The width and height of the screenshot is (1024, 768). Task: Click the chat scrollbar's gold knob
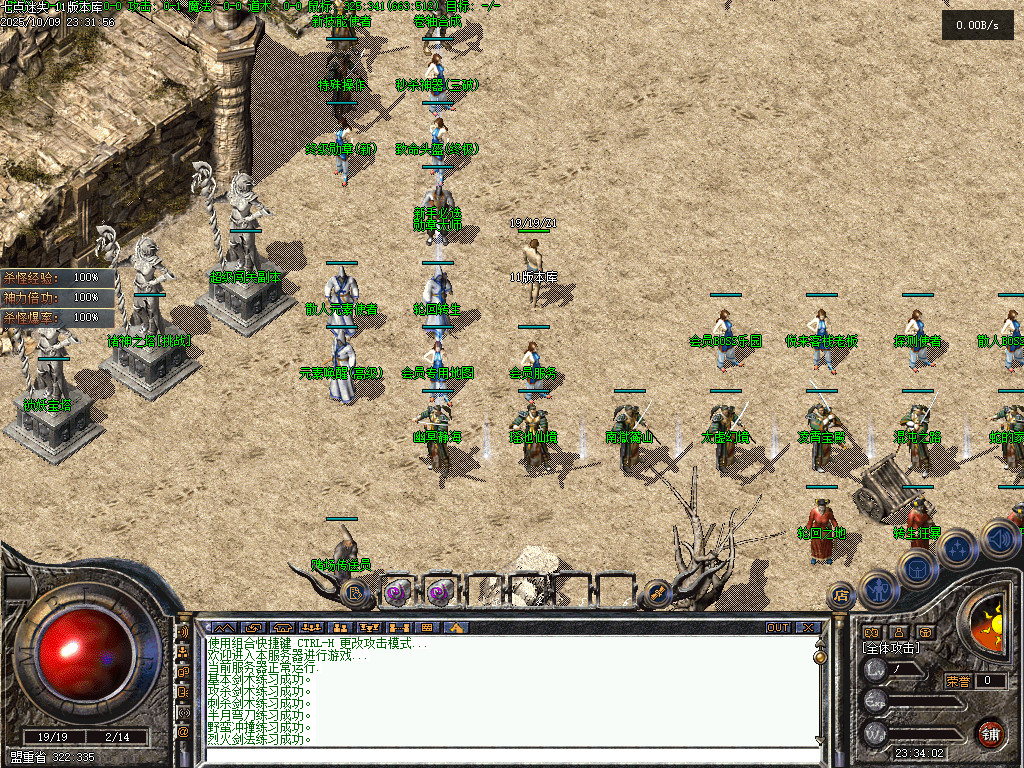[820, 657]
